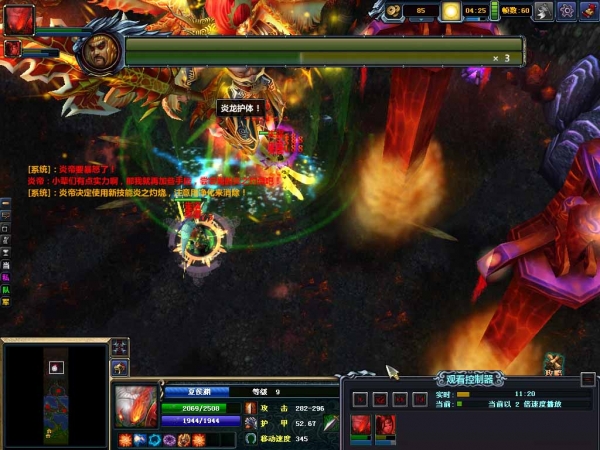Click the lightning bolt button on the top bar
The height and width of the screenshot is (450, 600).
click(543, 11)
